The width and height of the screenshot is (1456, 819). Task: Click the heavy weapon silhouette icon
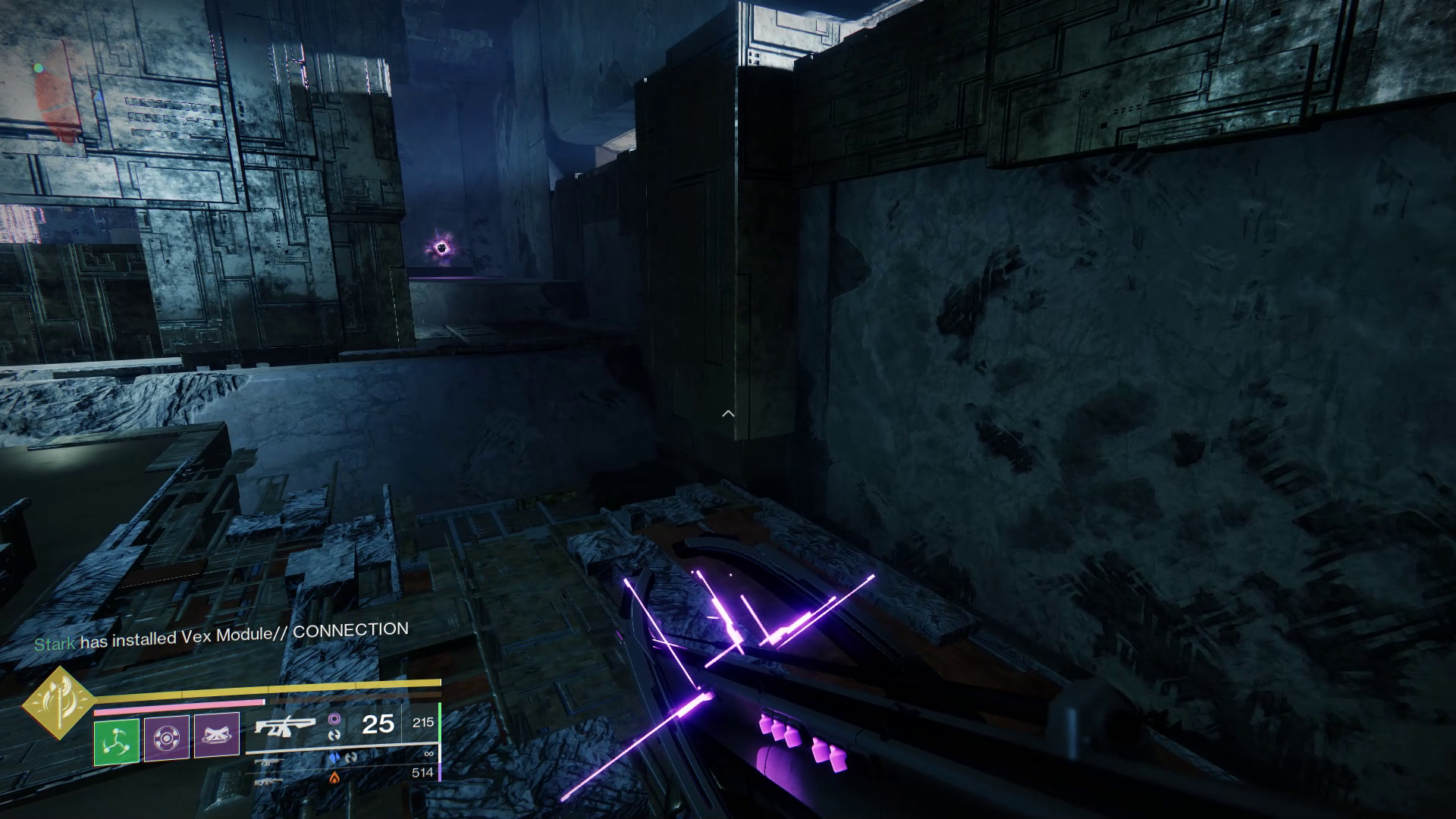267,783
